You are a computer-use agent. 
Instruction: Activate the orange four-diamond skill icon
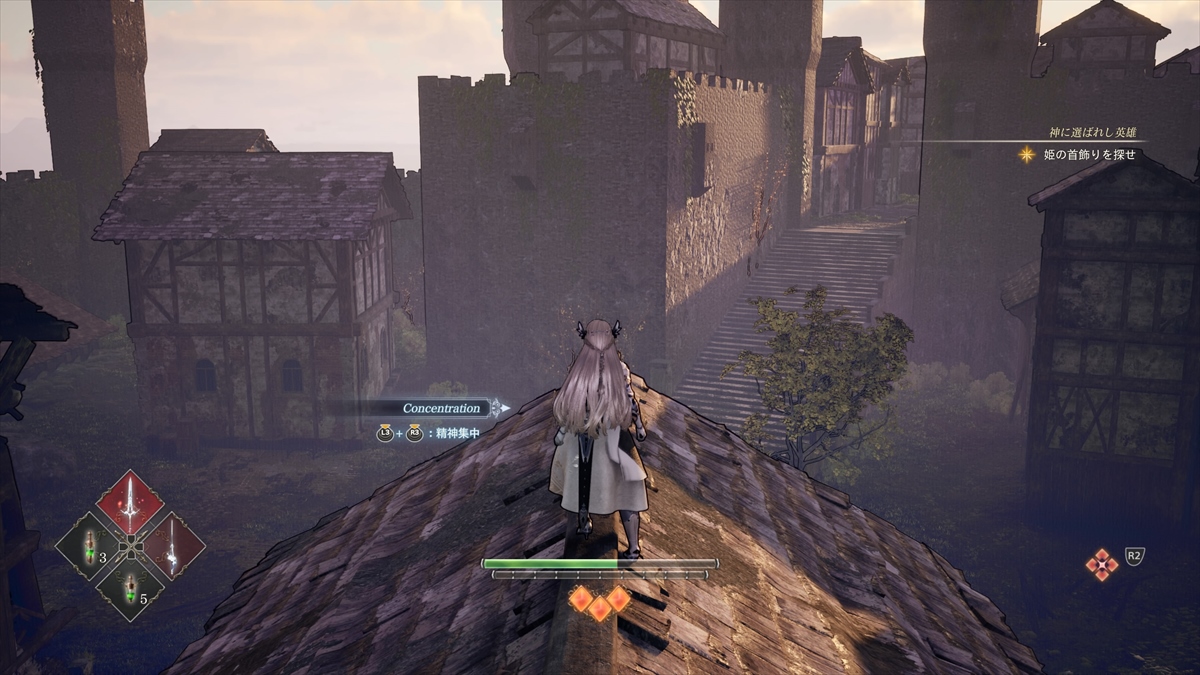pos(1101,565)
